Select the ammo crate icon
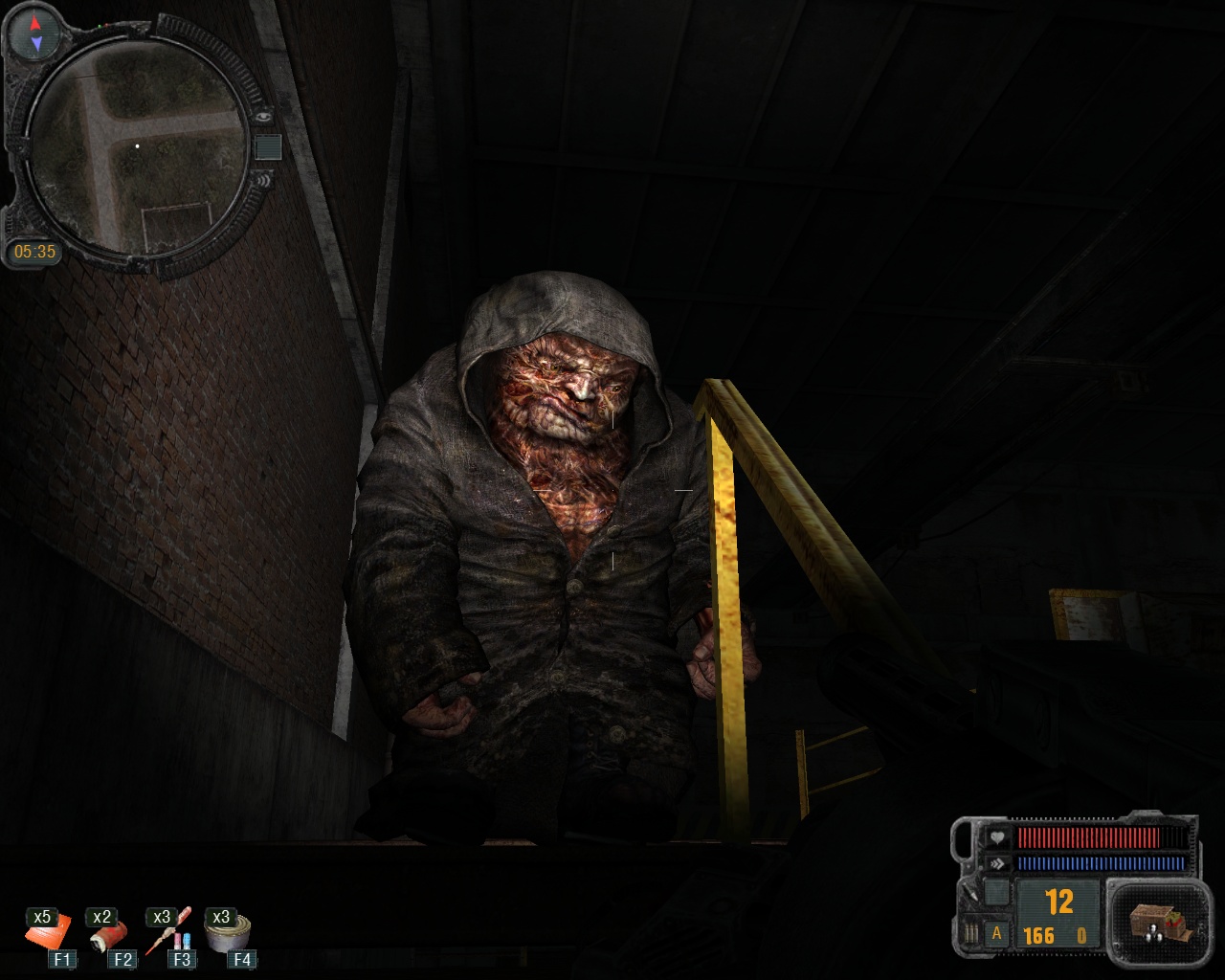The width and height of the screenshot is (1225, 980). (1157, 920)
